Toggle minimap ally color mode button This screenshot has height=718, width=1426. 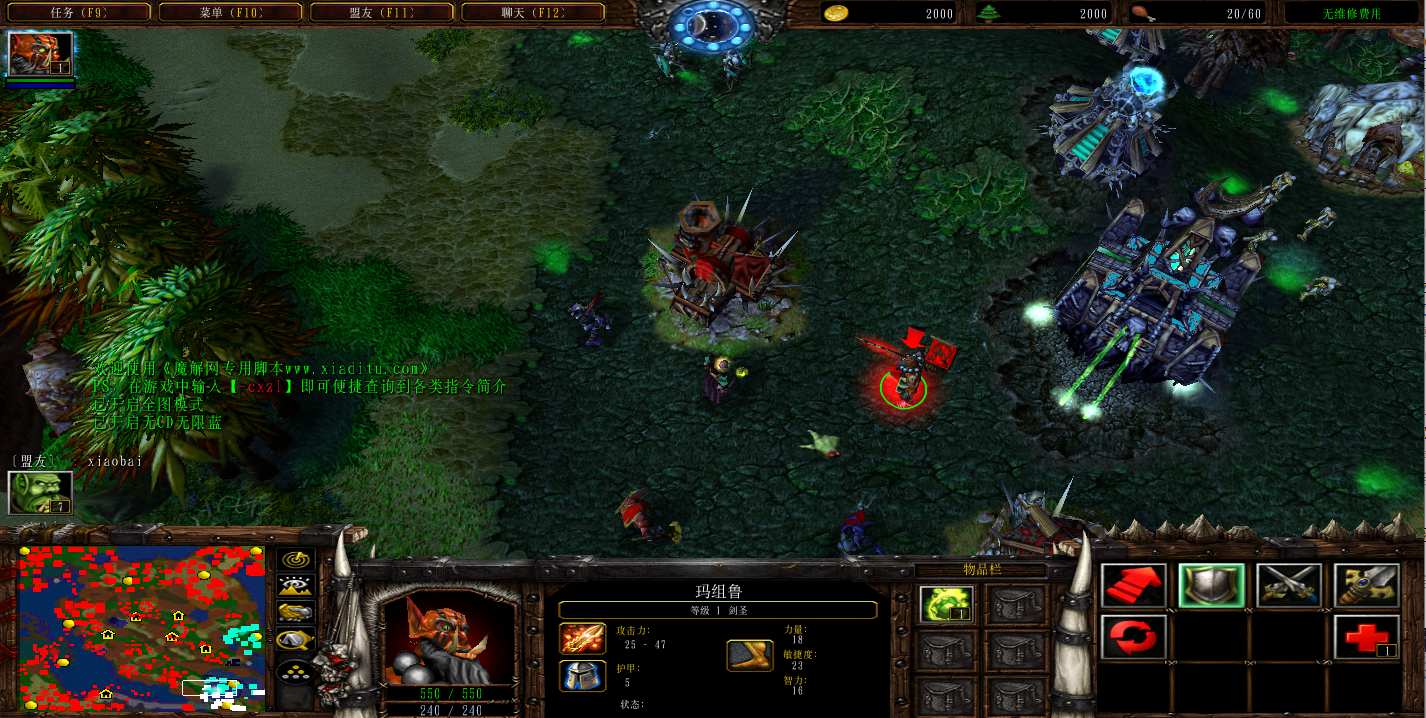click(x=295, y=612)
